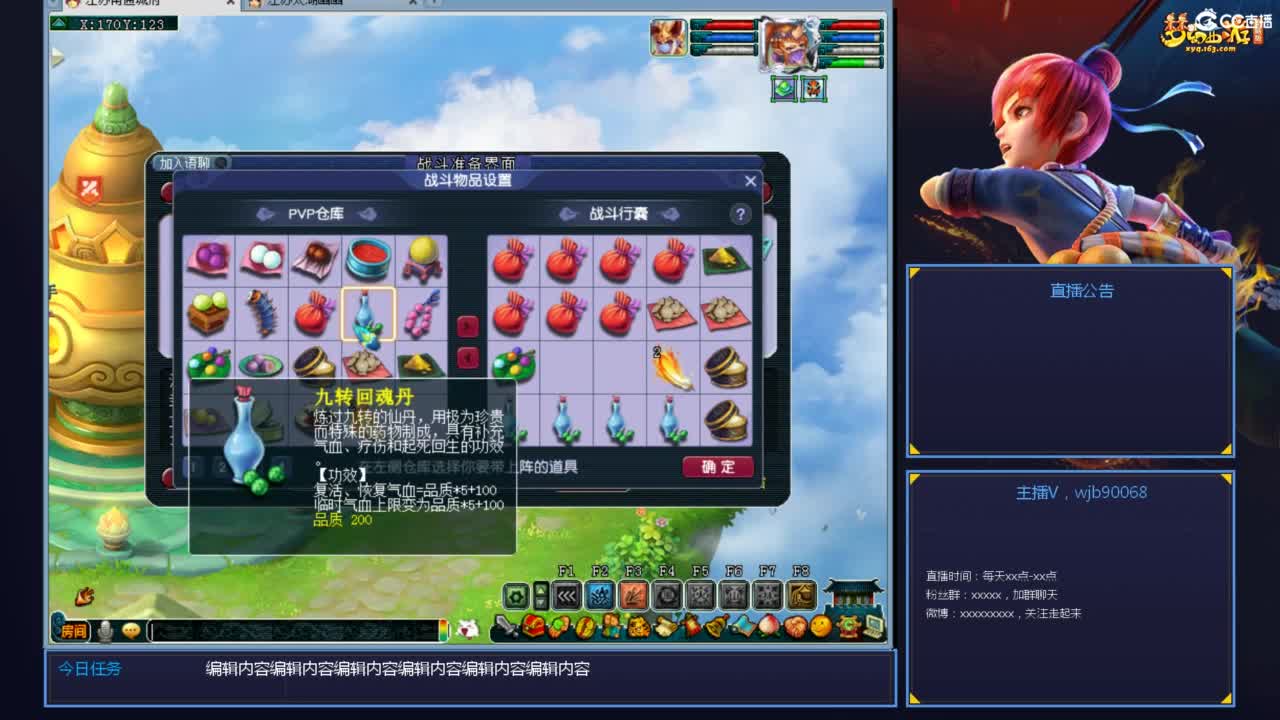Open the question mark help icon in dialog
The height and width of the screenshot is (720, 1280).
point(740,214)
